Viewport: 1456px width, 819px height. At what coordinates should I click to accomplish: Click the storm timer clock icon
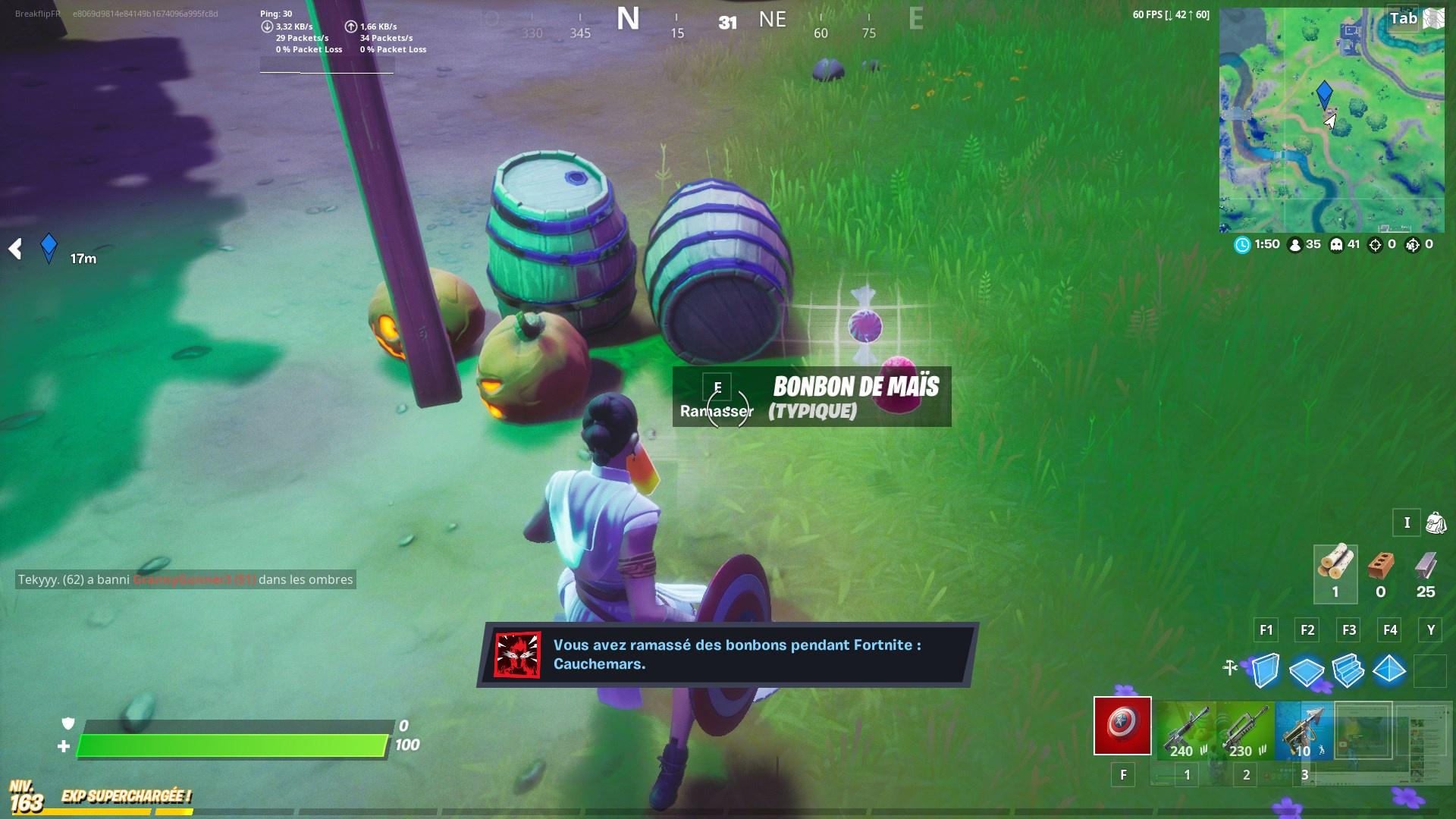pyautogui.click(x=1241, y=244)
